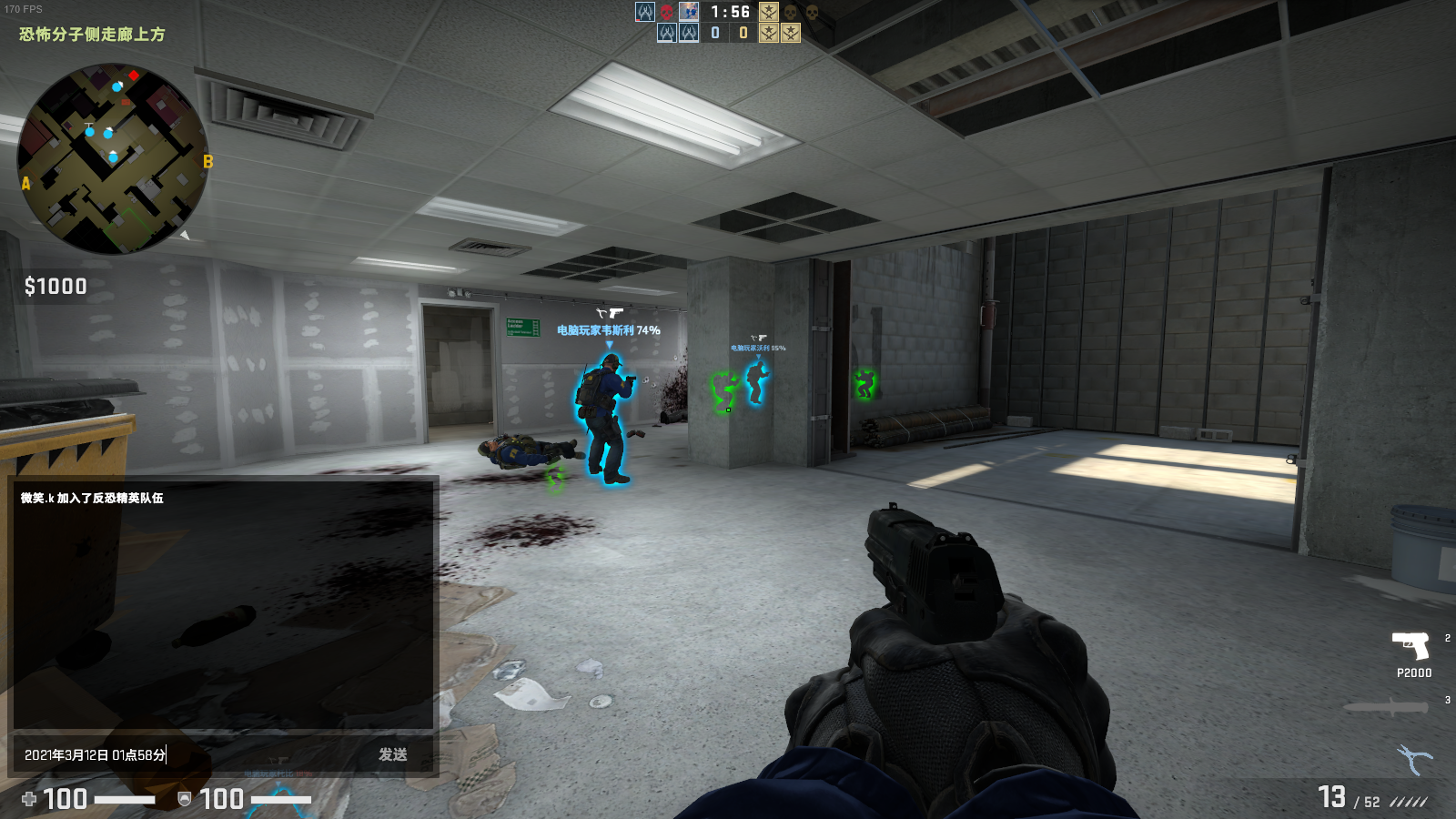
Task: Select the knife weapon slot
Action: point(1386,707)
